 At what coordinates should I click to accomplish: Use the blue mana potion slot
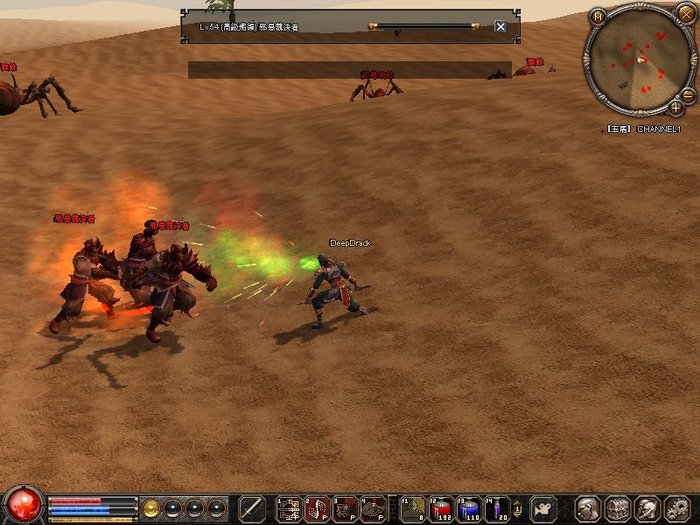(x=470, y=508)
